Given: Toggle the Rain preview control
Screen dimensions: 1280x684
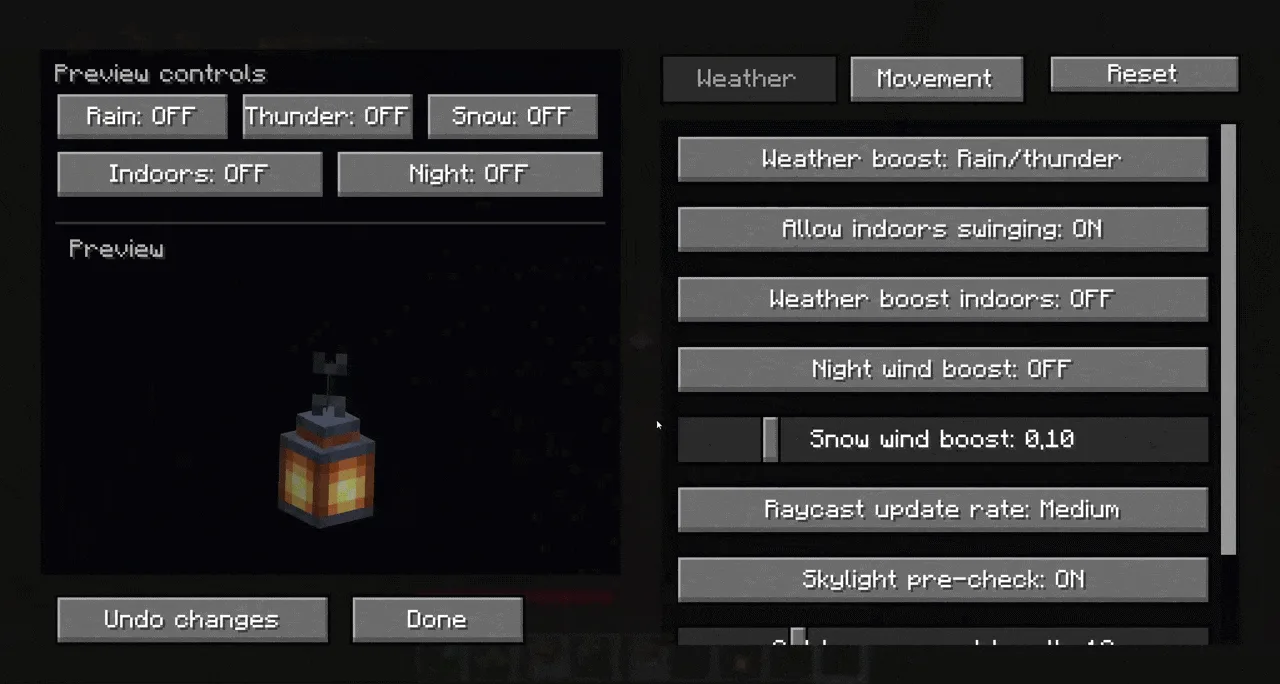Looking at the screenshot, I should click(x=142, y=116).
